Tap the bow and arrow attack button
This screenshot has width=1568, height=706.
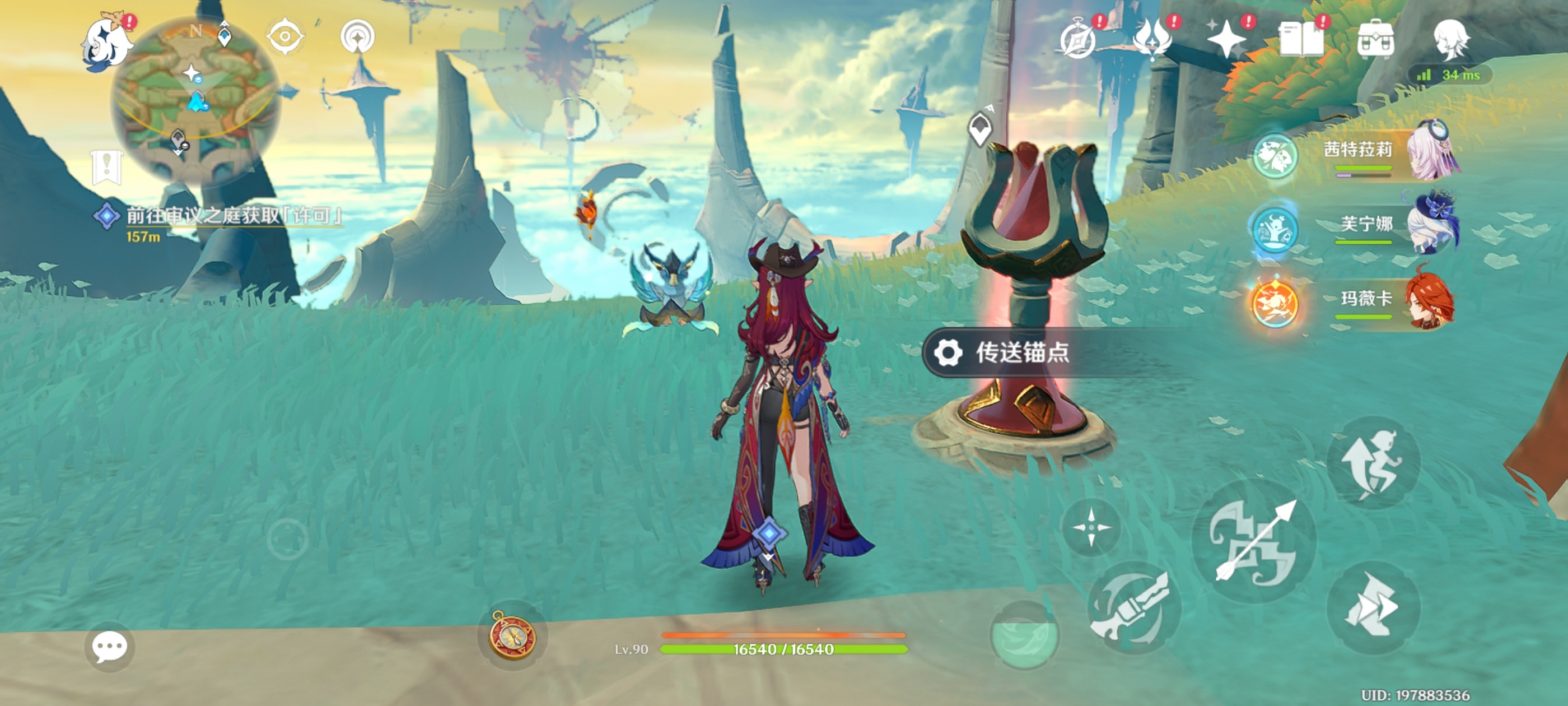(1254, 541)
